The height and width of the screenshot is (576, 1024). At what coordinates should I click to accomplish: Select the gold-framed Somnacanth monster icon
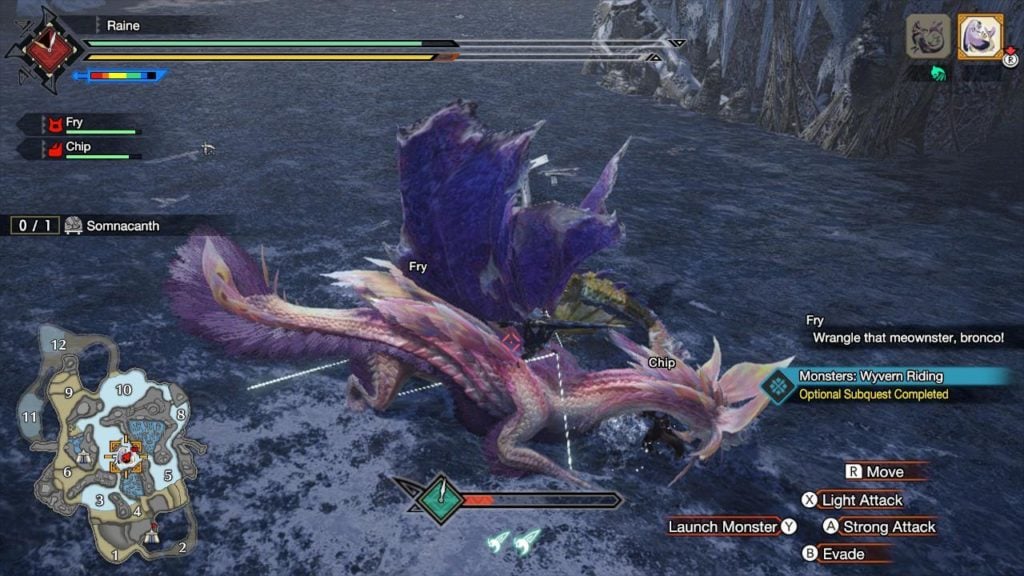pyautogui.click(x=979, y=36)
